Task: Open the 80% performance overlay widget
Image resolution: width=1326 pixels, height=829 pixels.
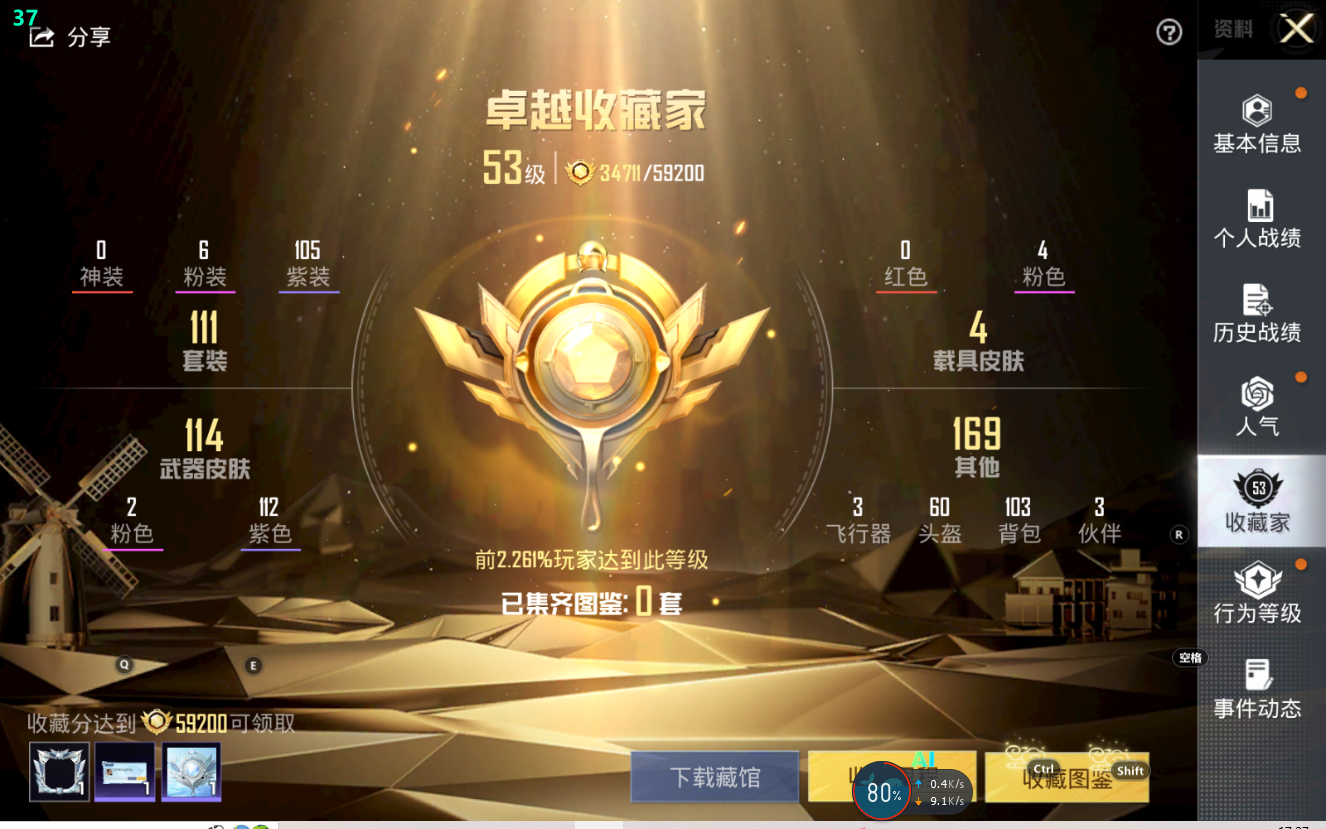Action: (x=884, y=792)
